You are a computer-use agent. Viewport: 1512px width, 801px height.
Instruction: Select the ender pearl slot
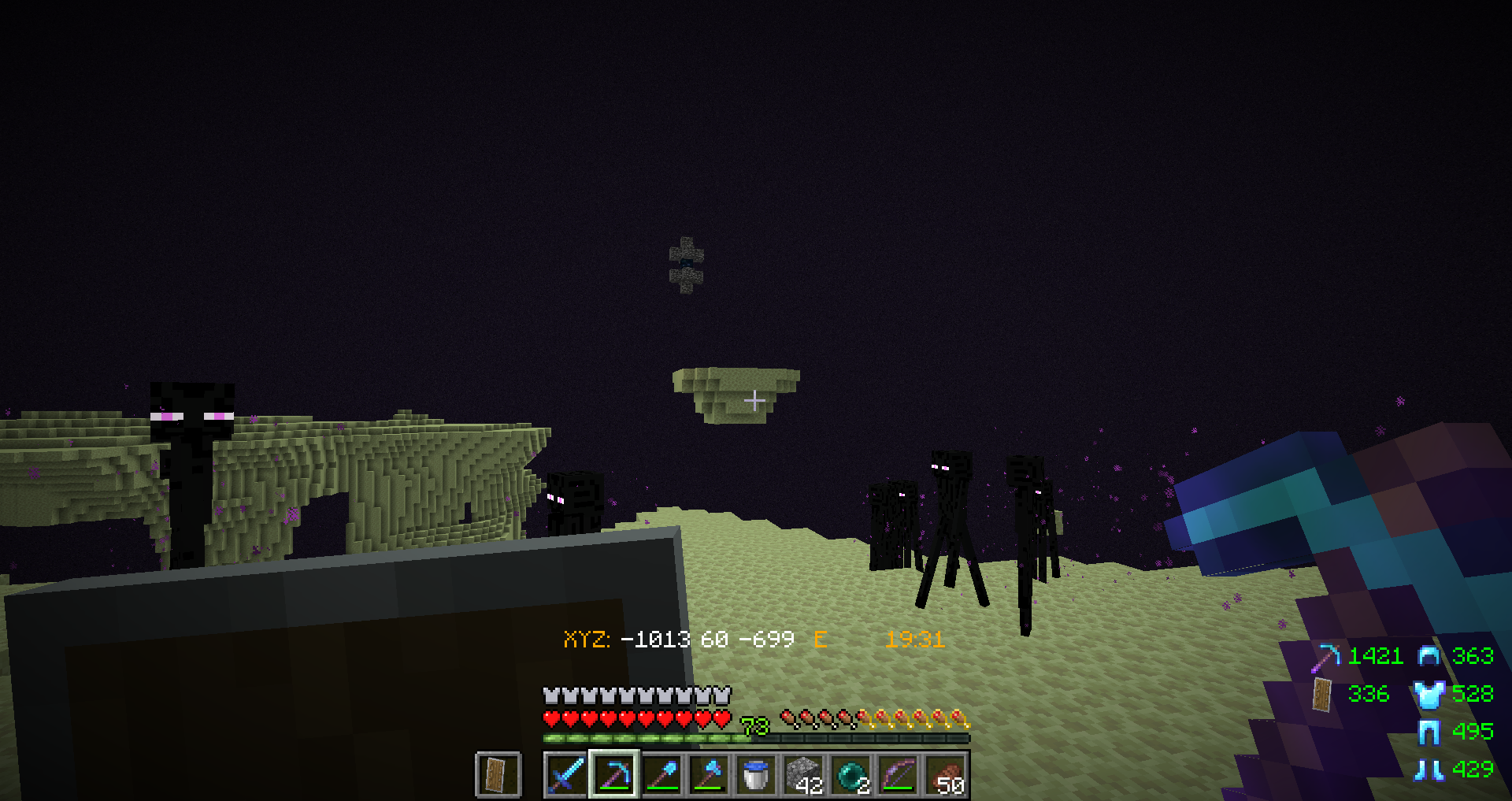[851, 775]
